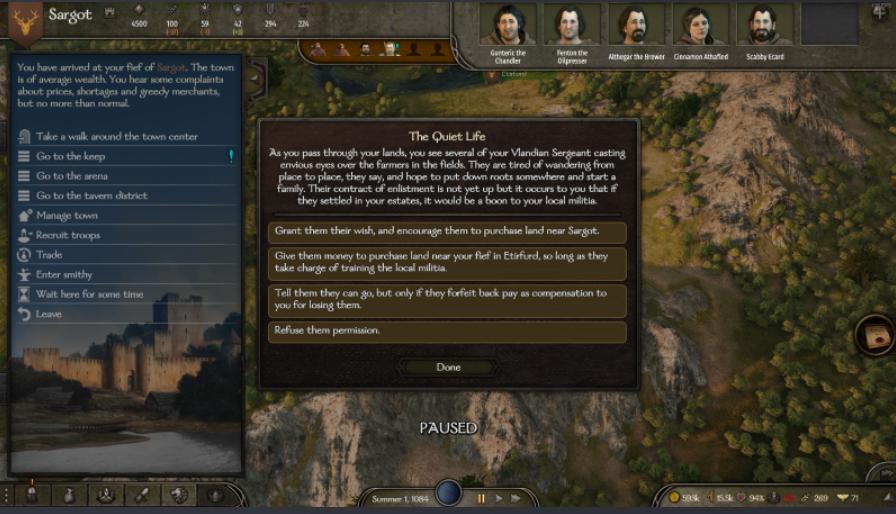Take a walk around the town center

[x=116, y=136]
